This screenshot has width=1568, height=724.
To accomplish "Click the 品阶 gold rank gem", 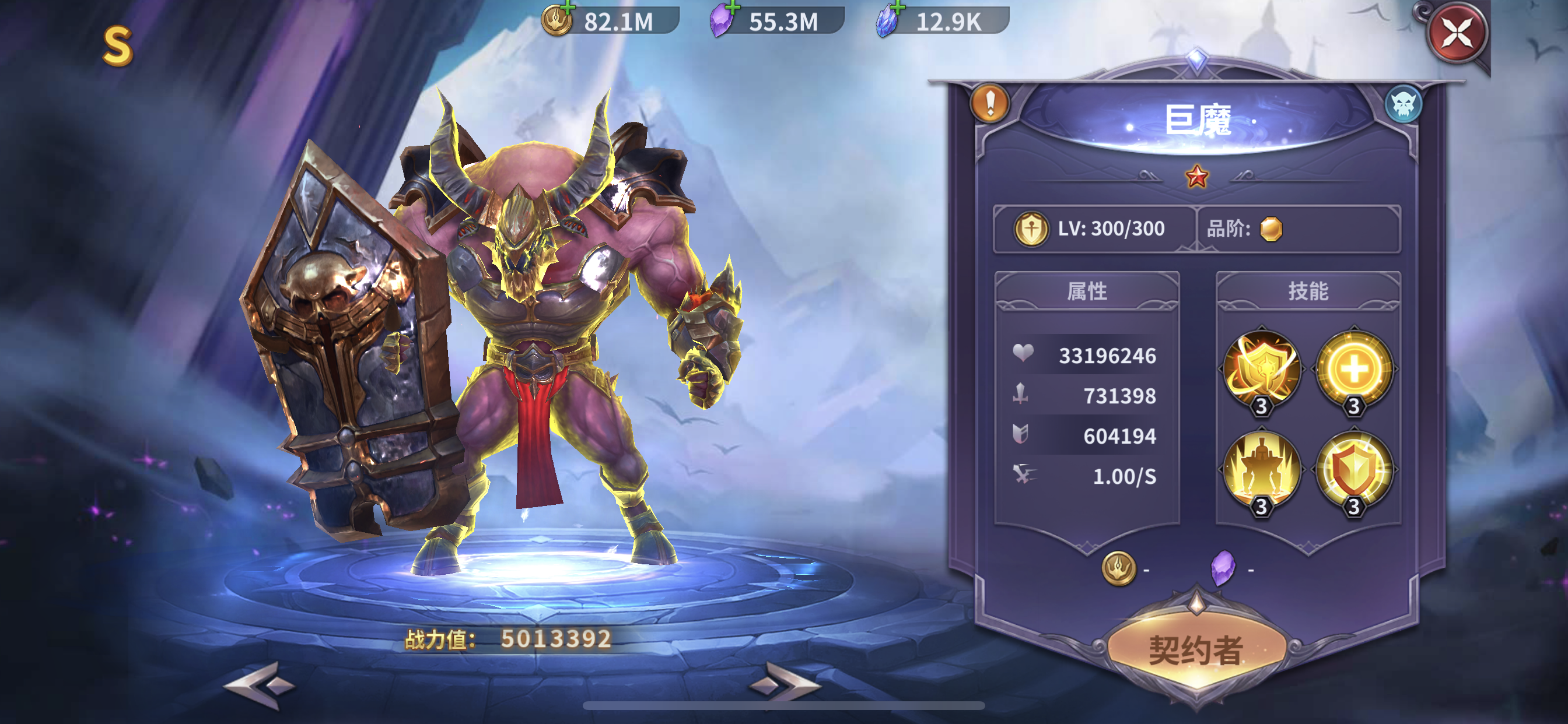I will (1271, 229).
